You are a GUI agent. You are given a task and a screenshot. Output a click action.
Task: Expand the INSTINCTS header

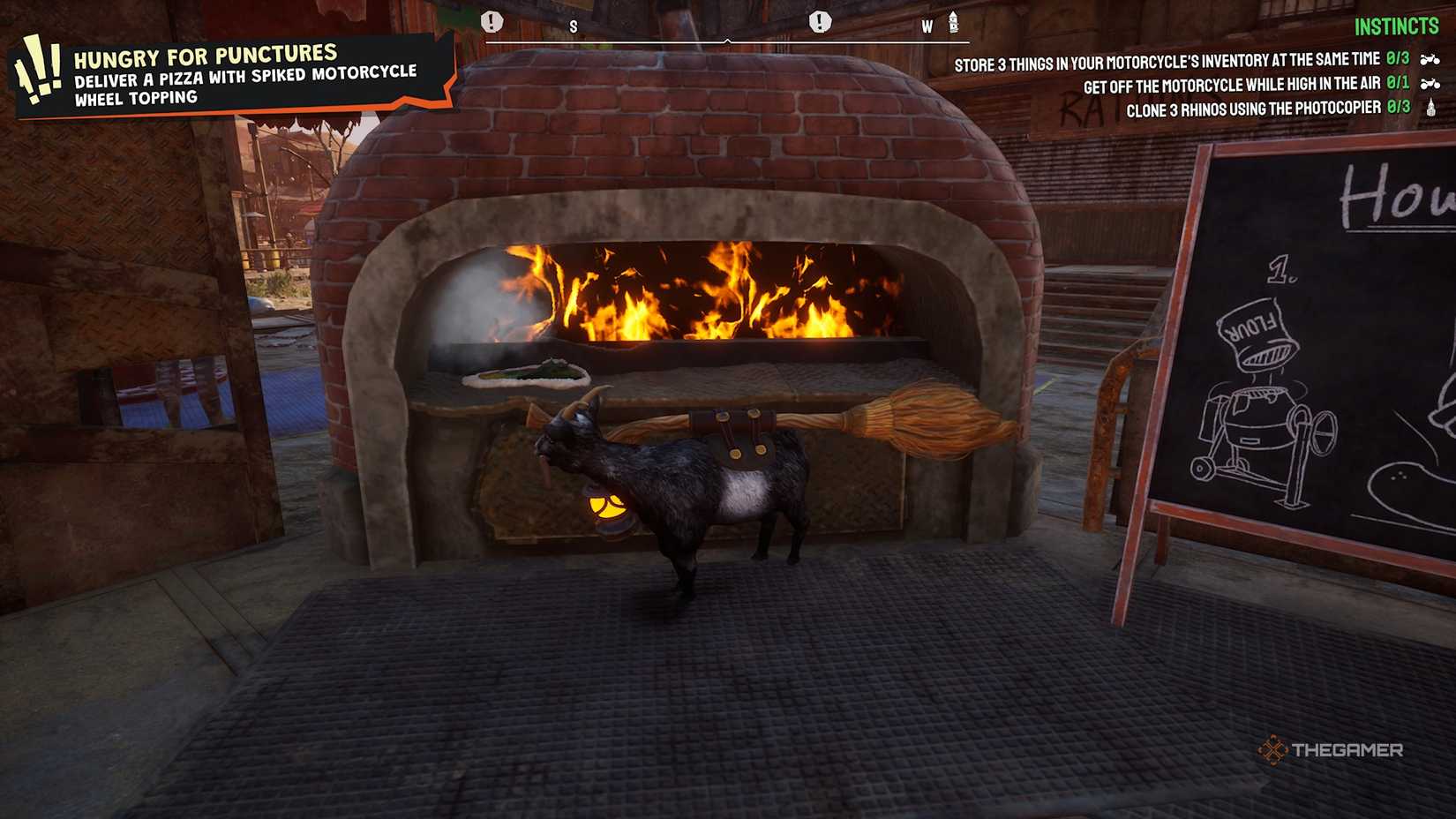[1398, 26]
